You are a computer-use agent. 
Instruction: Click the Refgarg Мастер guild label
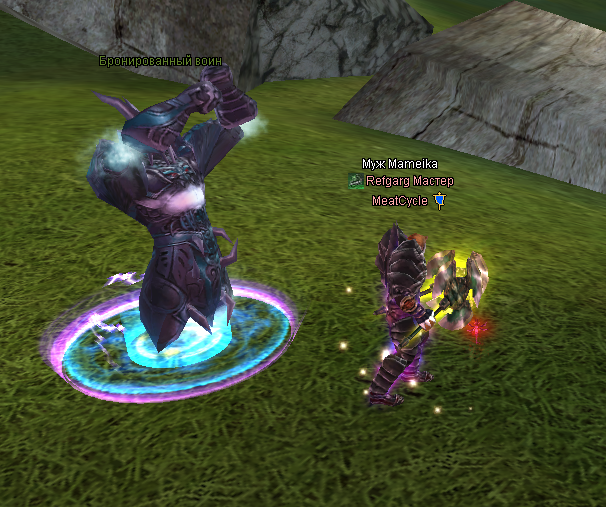point(409,182)
